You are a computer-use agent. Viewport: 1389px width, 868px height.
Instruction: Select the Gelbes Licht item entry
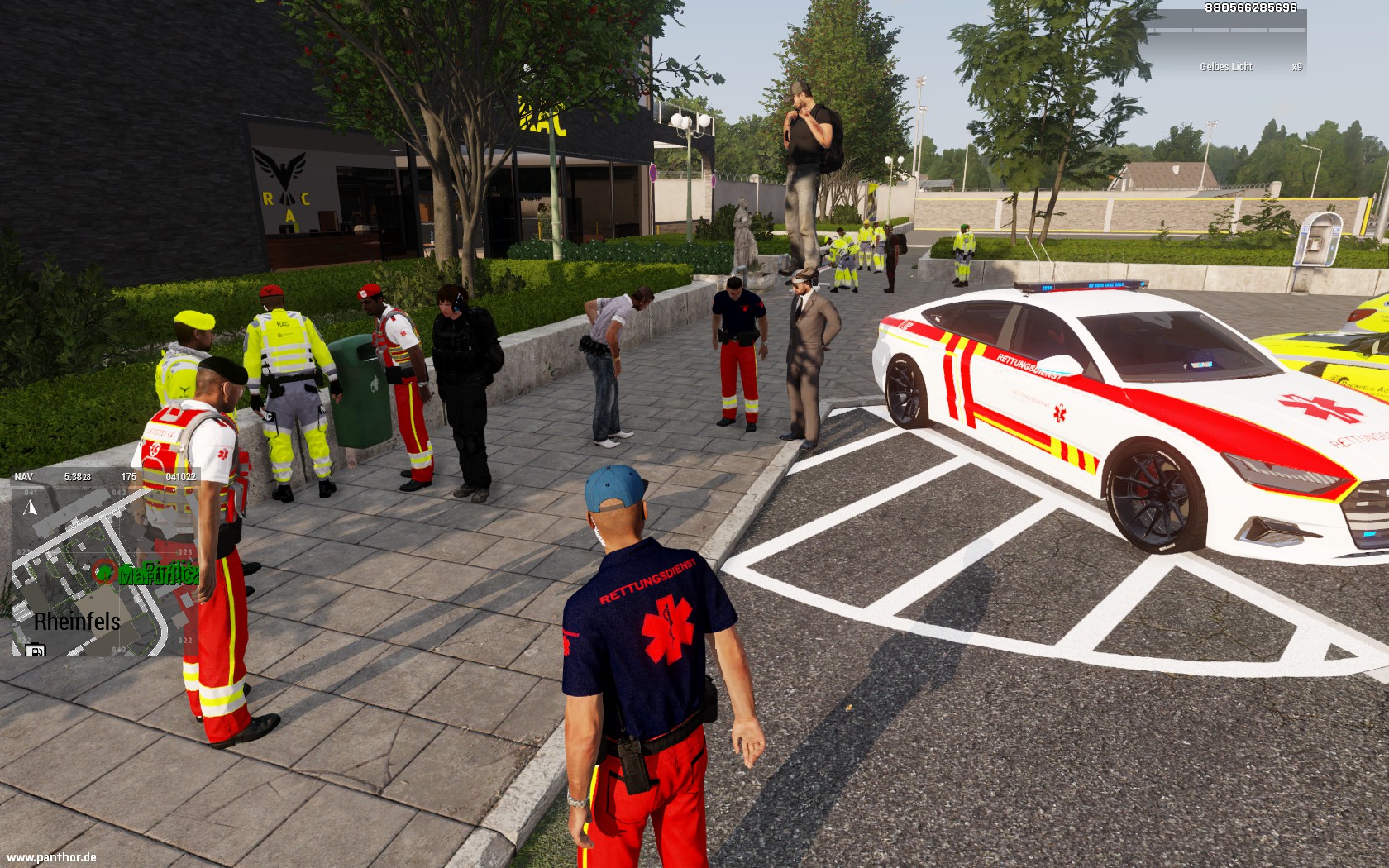tap(1227, 67)
